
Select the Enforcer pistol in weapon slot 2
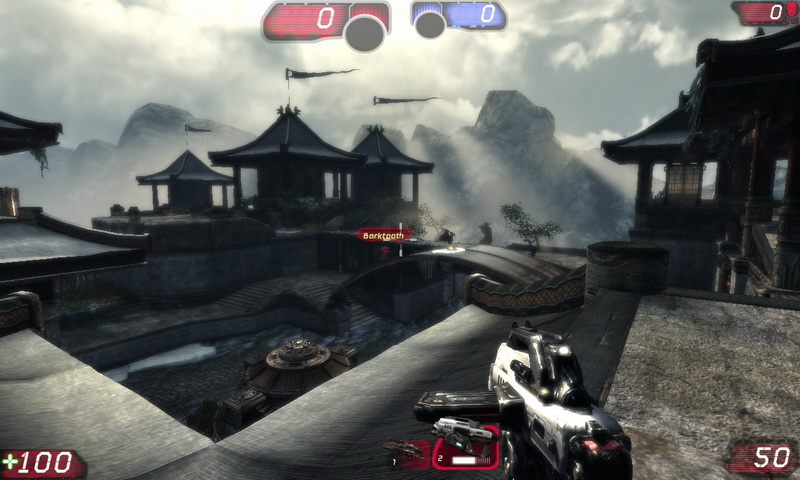[x=465, y=446]
